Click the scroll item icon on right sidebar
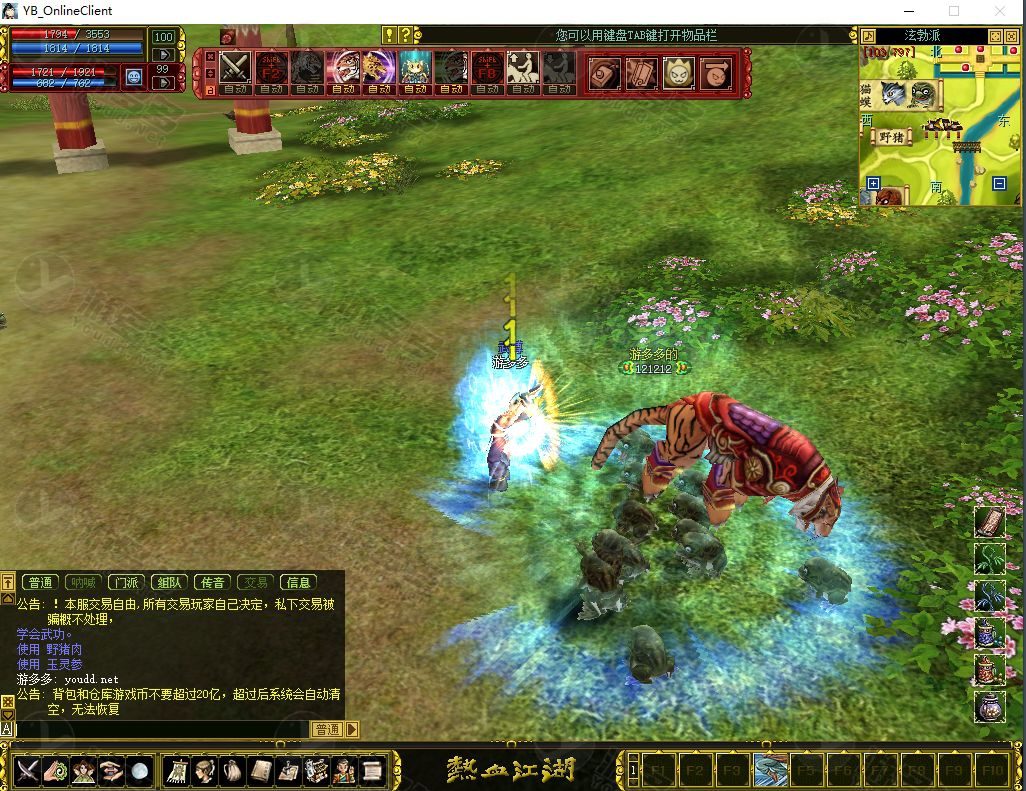The height and width of the screenshot is (791, 1026). (989, 522)
